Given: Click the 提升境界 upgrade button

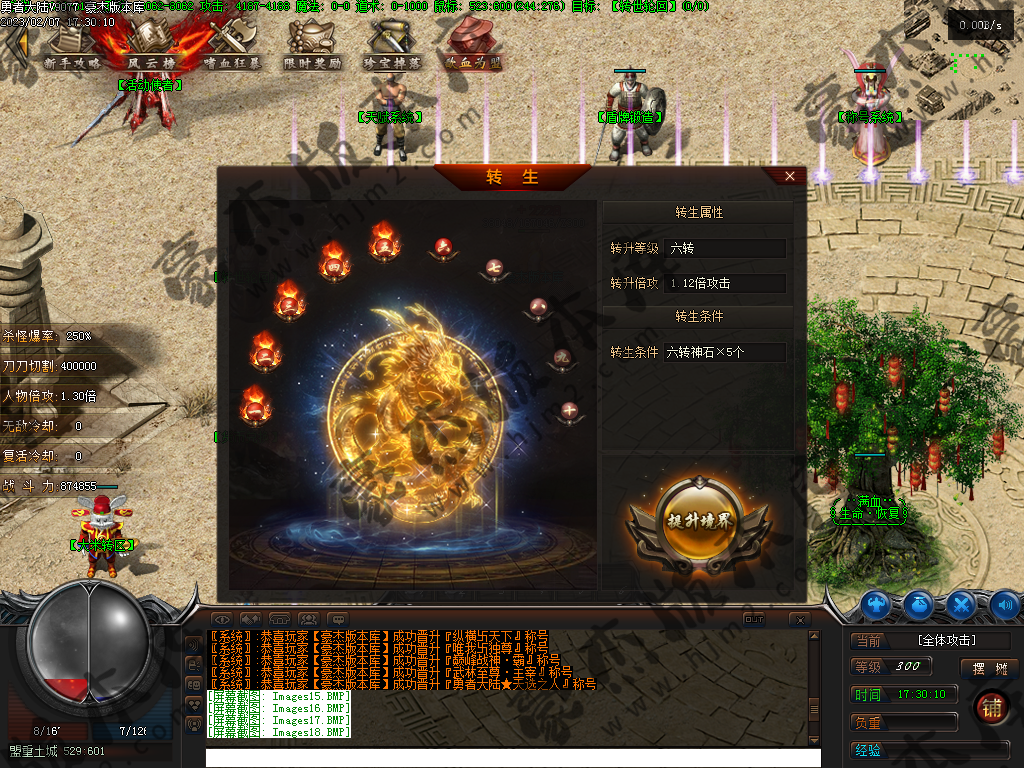Looking at the screenshot, I should 699,520.
